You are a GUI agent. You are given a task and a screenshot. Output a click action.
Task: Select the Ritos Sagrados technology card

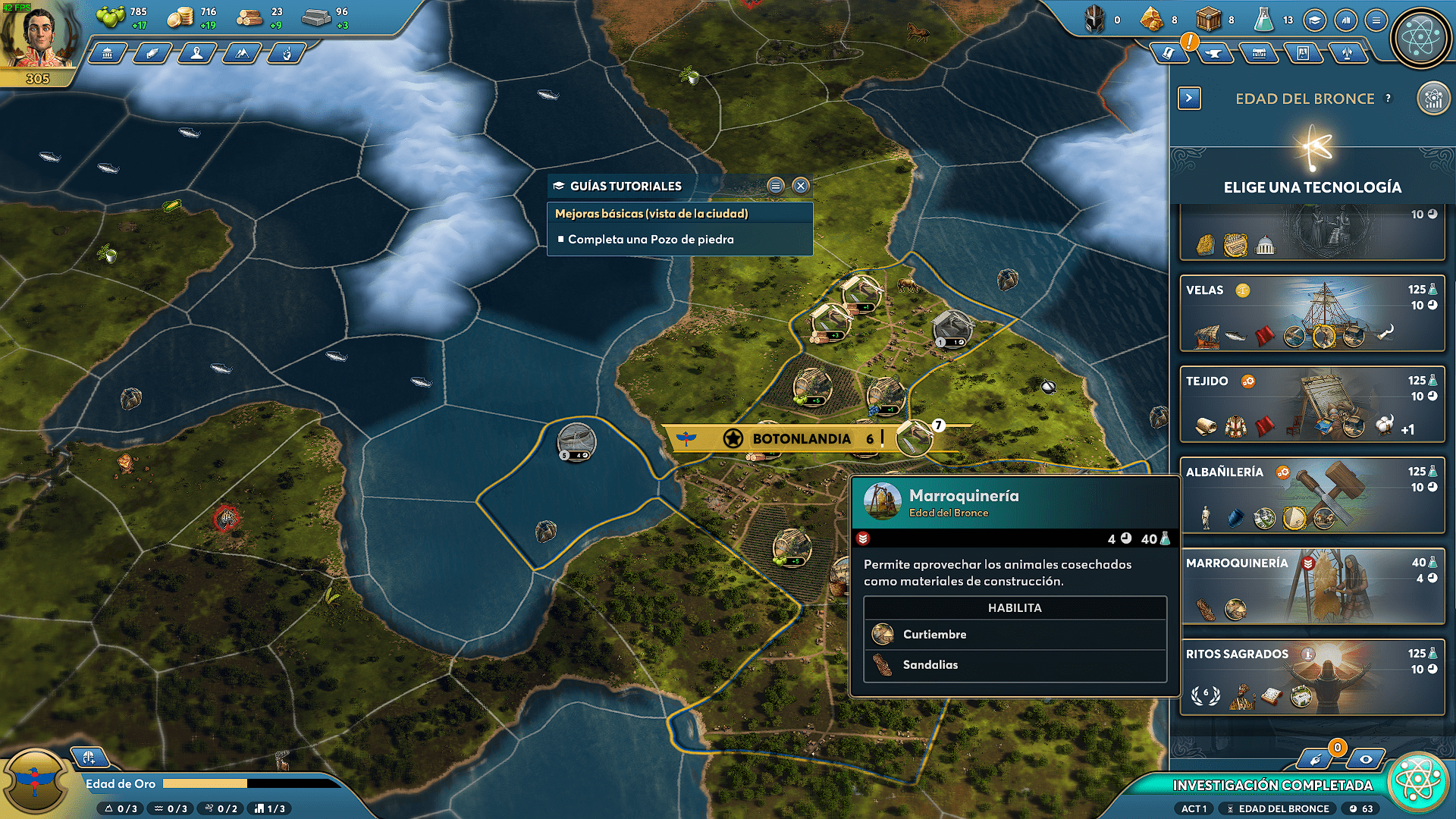1312,677
